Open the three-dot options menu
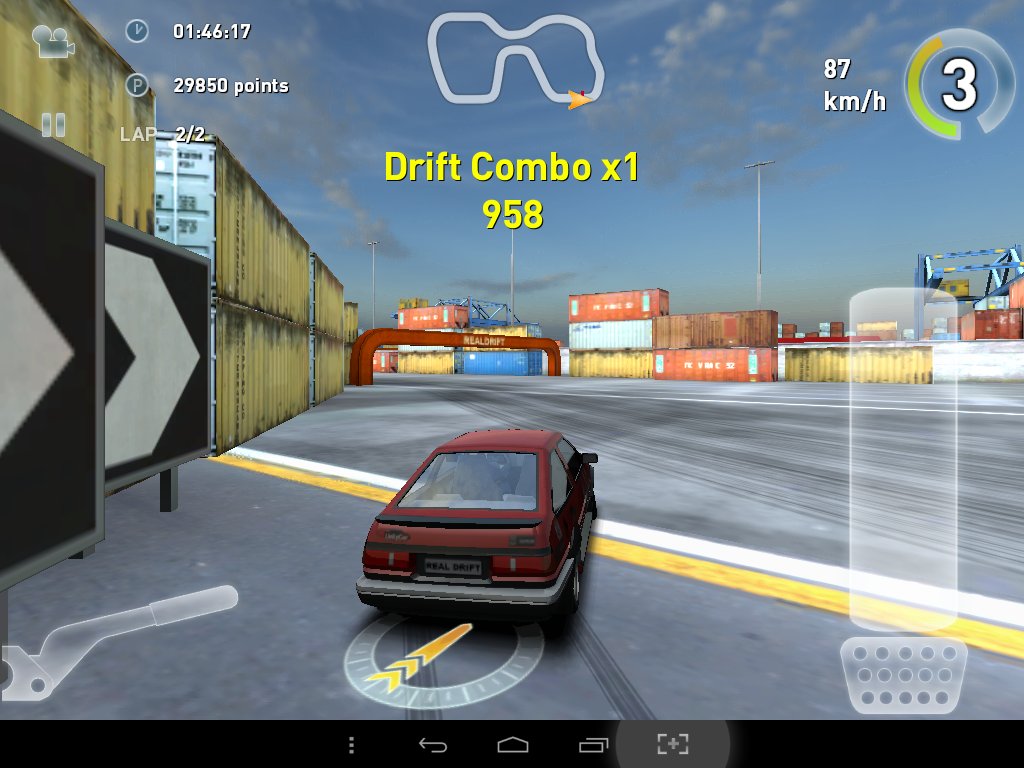Image resolution: width=1024 pixels, height=768 pixels. 351,745
